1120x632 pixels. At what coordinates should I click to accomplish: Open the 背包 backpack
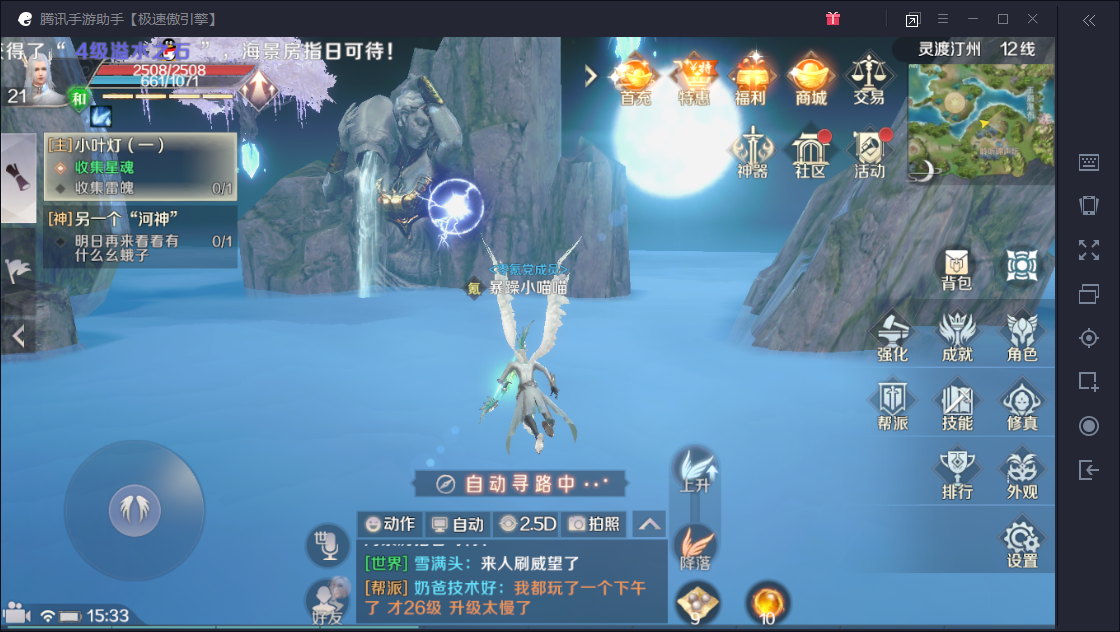click(957, 267)
